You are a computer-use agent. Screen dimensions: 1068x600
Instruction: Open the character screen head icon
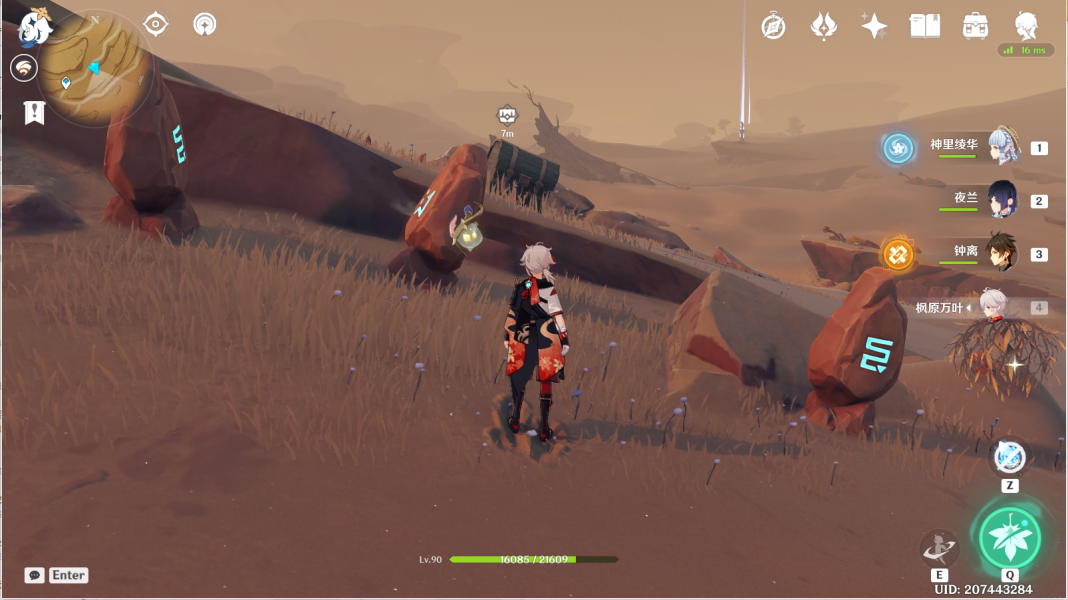coord(1026,26)
